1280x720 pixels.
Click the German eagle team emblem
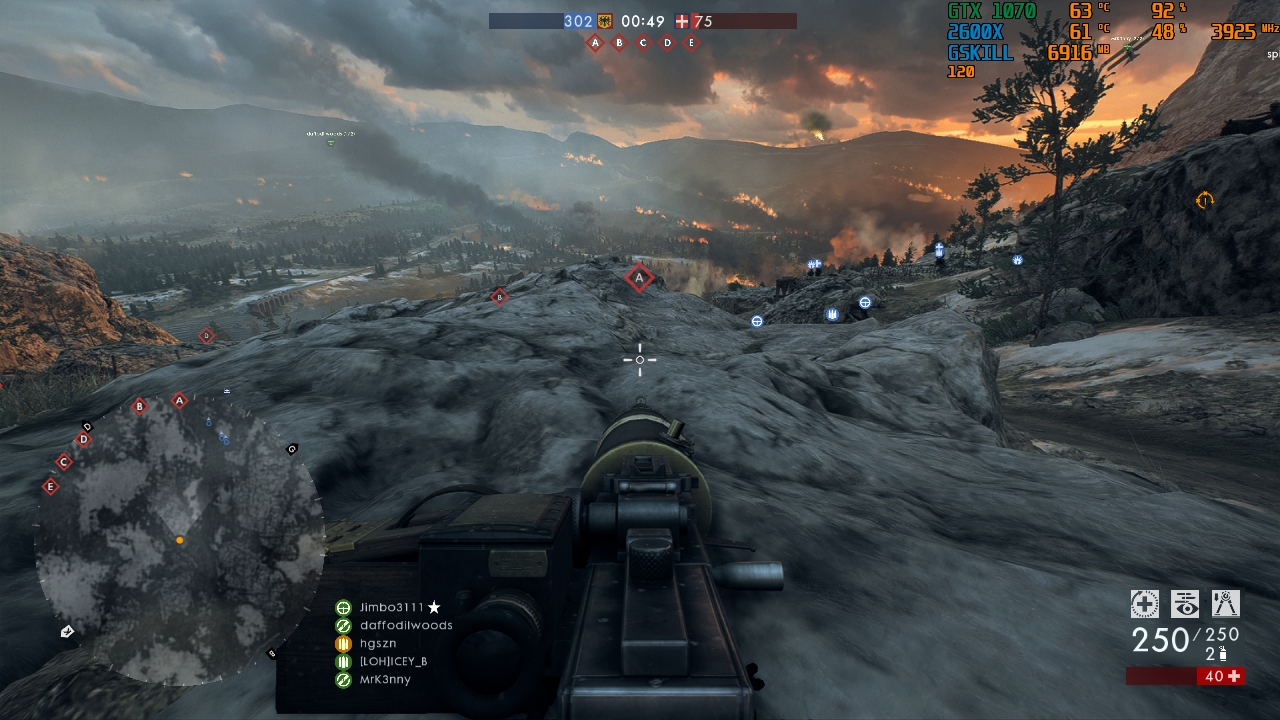[604, 21]
